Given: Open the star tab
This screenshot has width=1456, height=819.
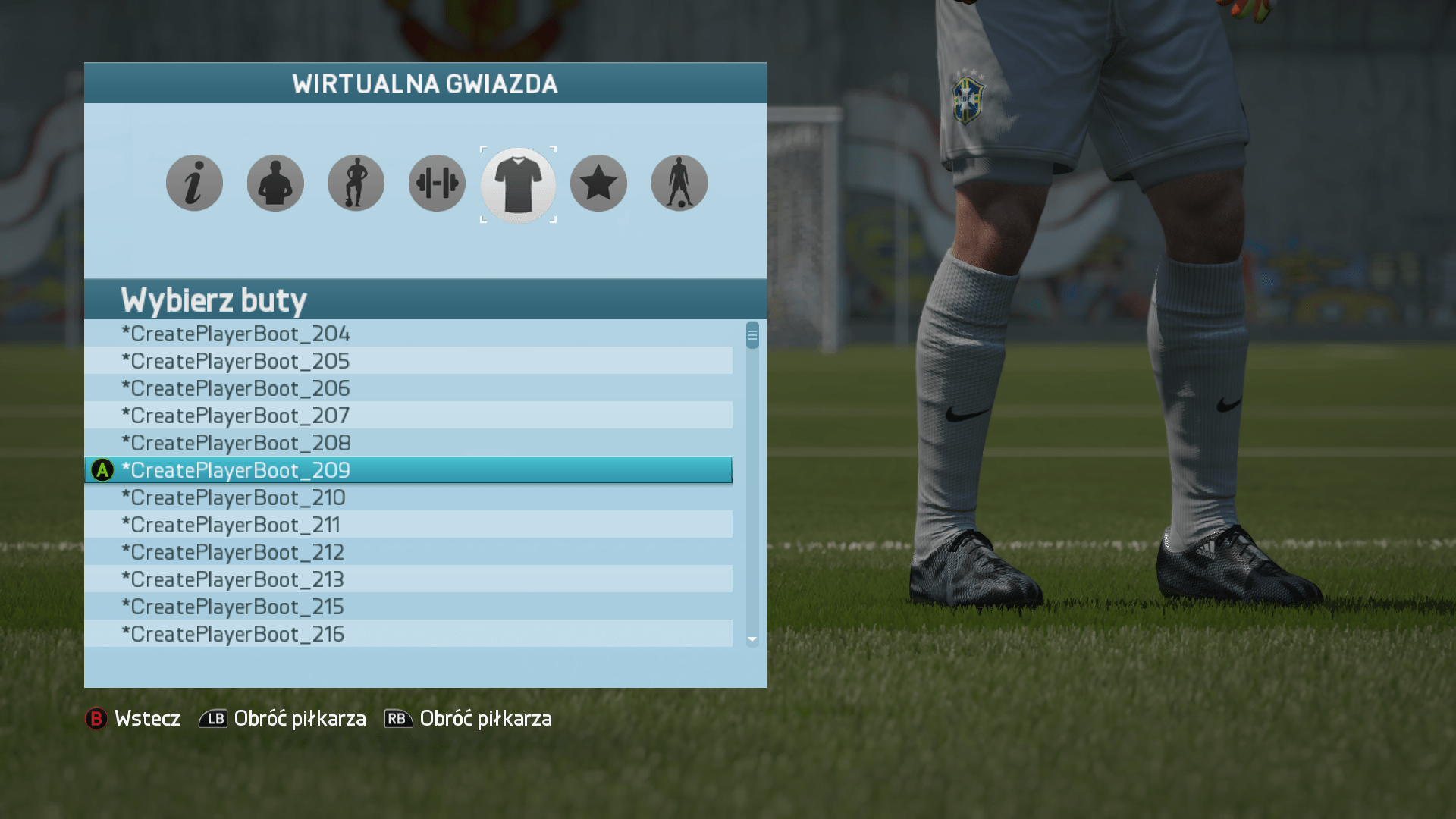Looking at the screenshot, I should point(598,184).
